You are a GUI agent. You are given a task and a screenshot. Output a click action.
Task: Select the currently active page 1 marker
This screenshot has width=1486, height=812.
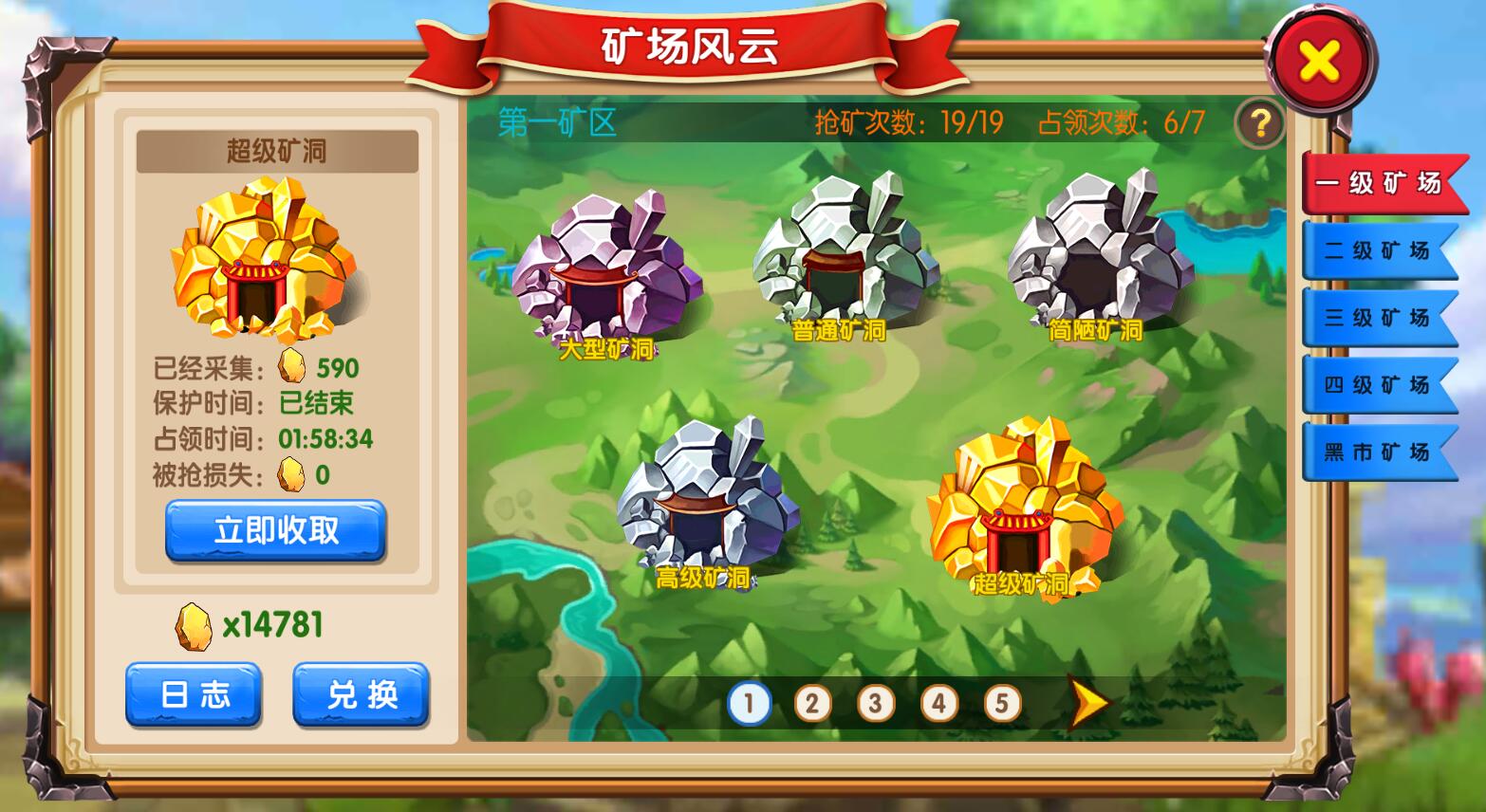(749, 703)
